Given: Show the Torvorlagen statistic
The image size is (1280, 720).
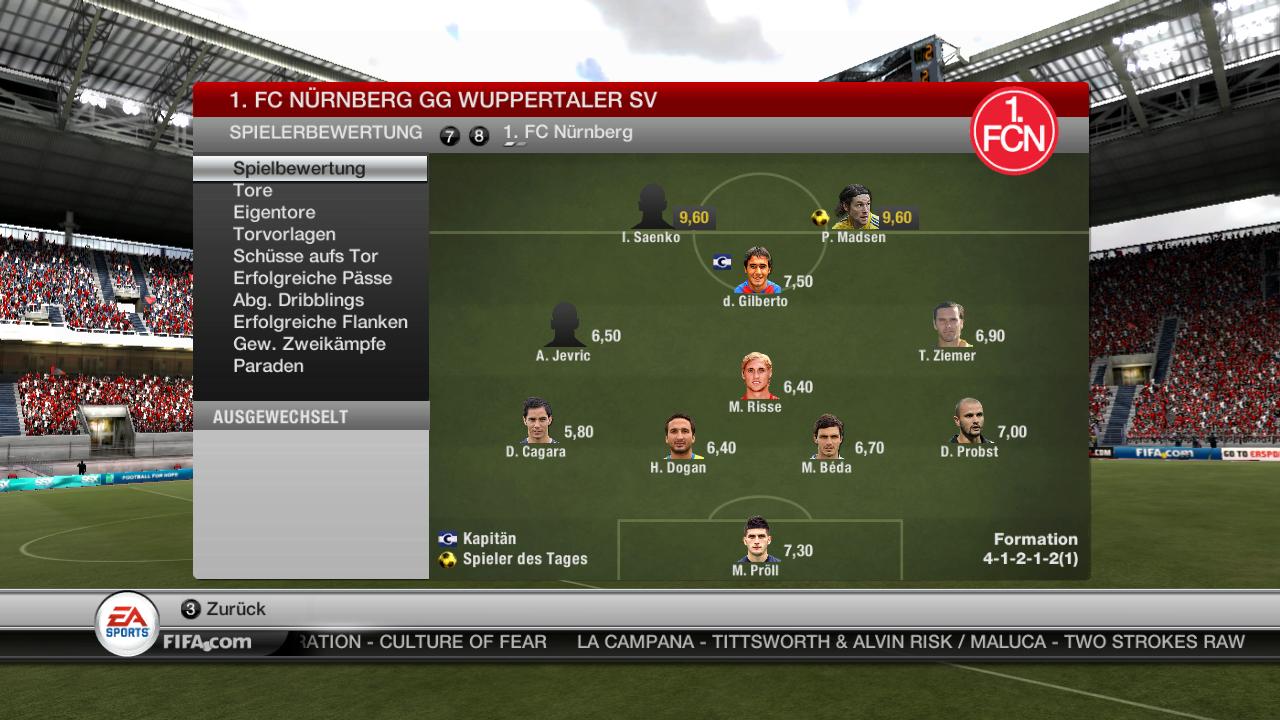Looking at the screenshot, I should [284, 234].
